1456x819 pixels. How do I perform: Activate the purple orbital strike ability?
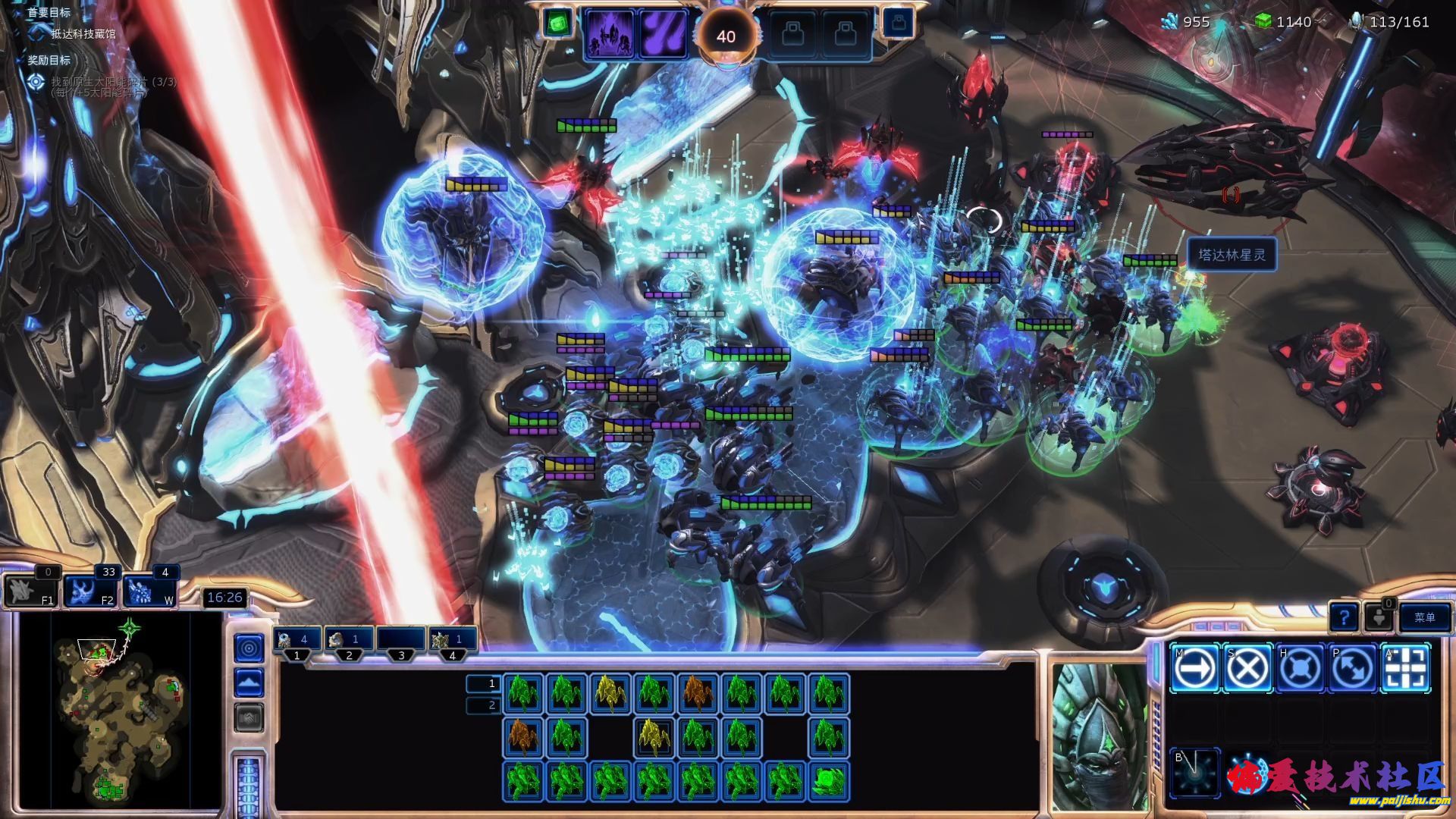click(662, 34)
